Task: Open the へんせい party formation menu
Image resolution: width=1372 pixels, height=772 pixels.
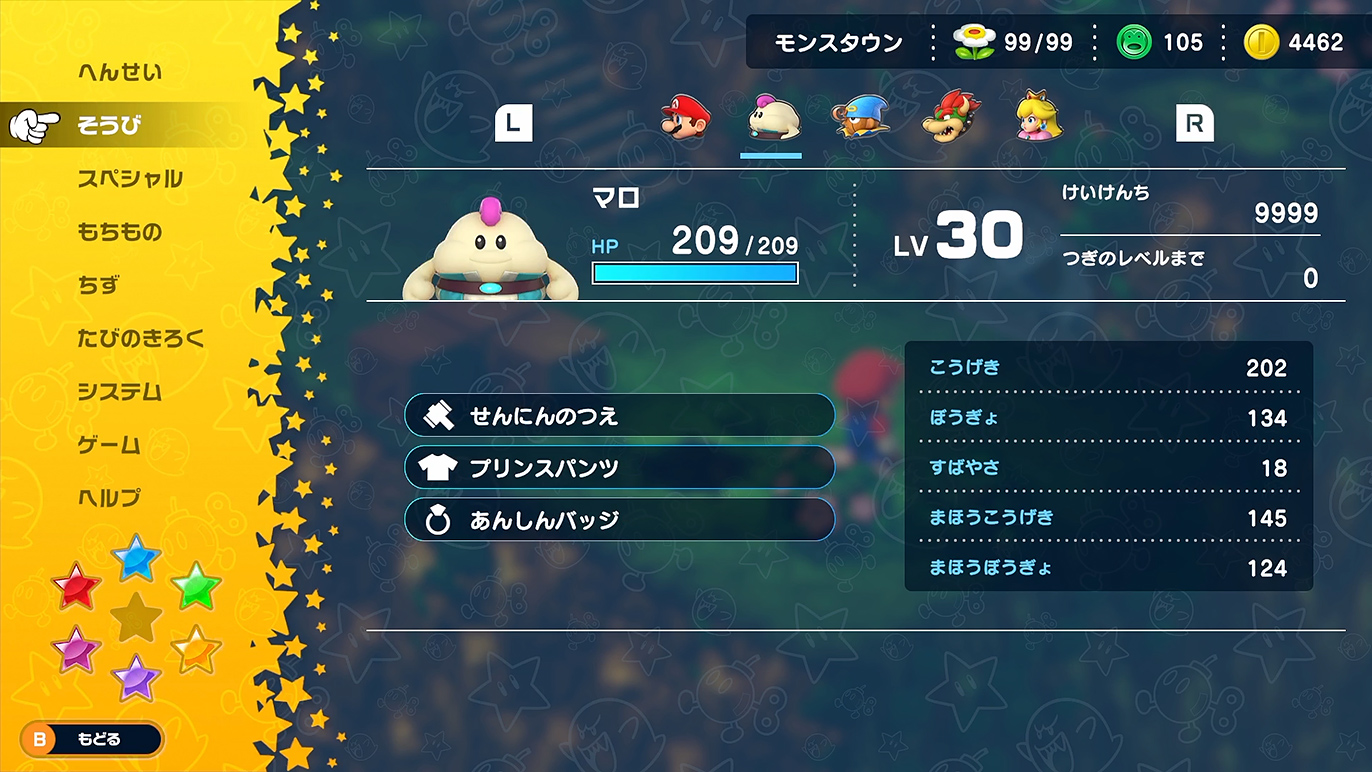Action: point(119,72)
